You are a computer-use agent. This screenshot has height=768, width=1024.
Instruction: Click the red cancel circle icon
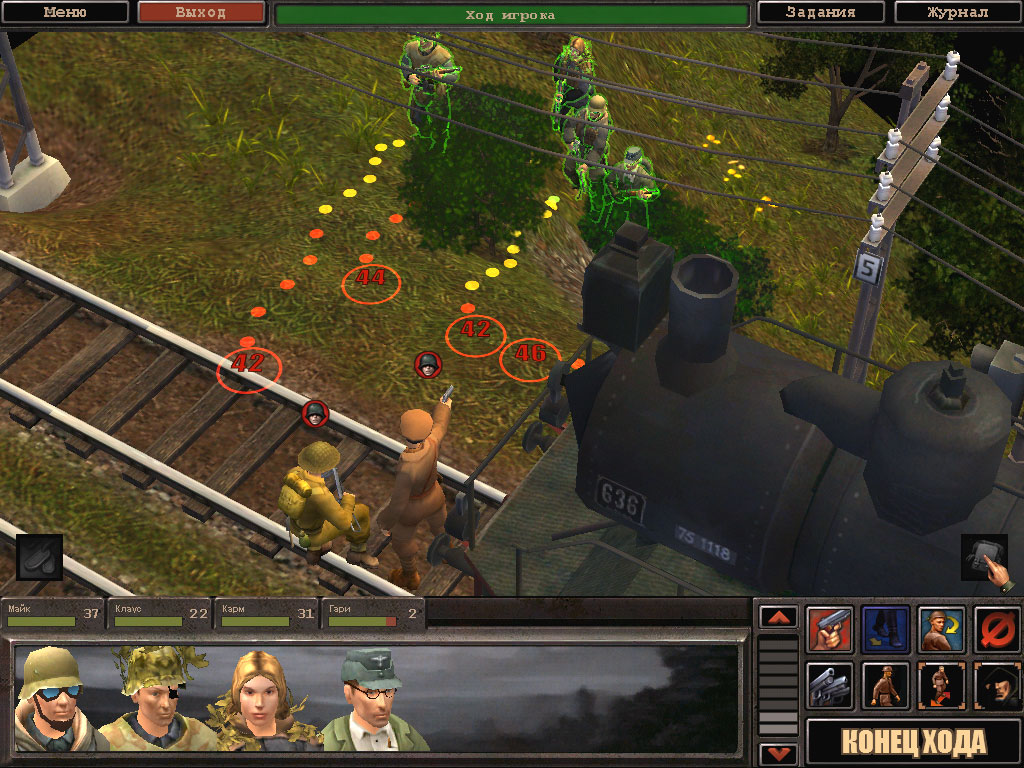997,630
